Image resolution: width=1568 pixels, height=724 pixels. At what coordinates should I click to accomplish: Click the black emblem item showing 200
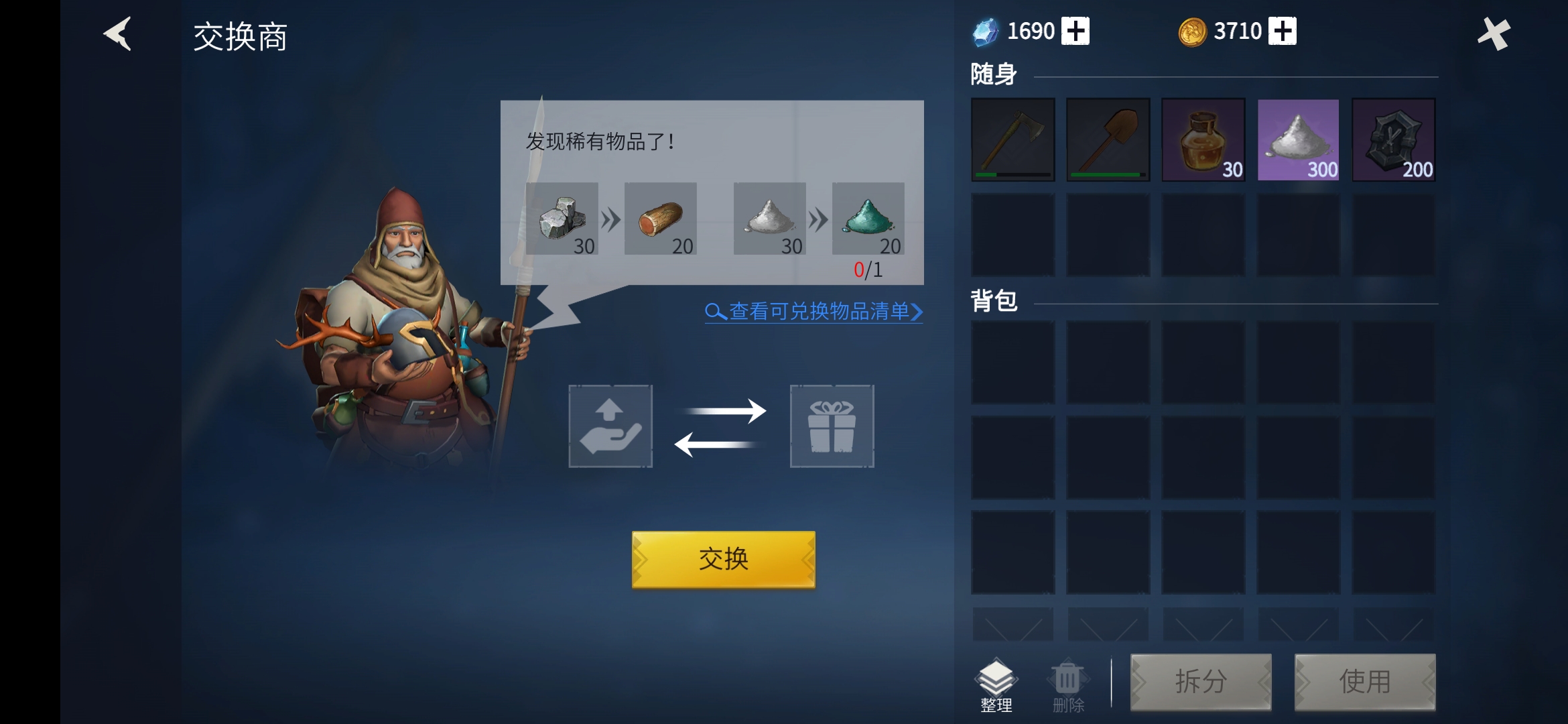tap(1394, 139)
